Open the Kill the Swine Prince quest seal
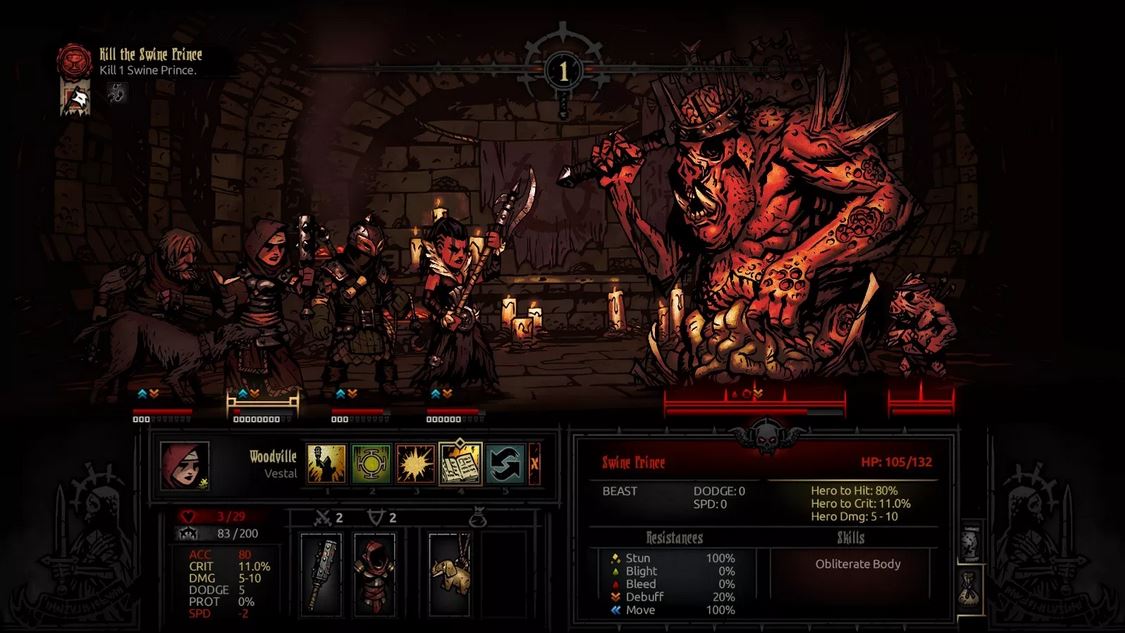Image resolution: width=1125 pixels, height=633 pixels. click(74, 60)
